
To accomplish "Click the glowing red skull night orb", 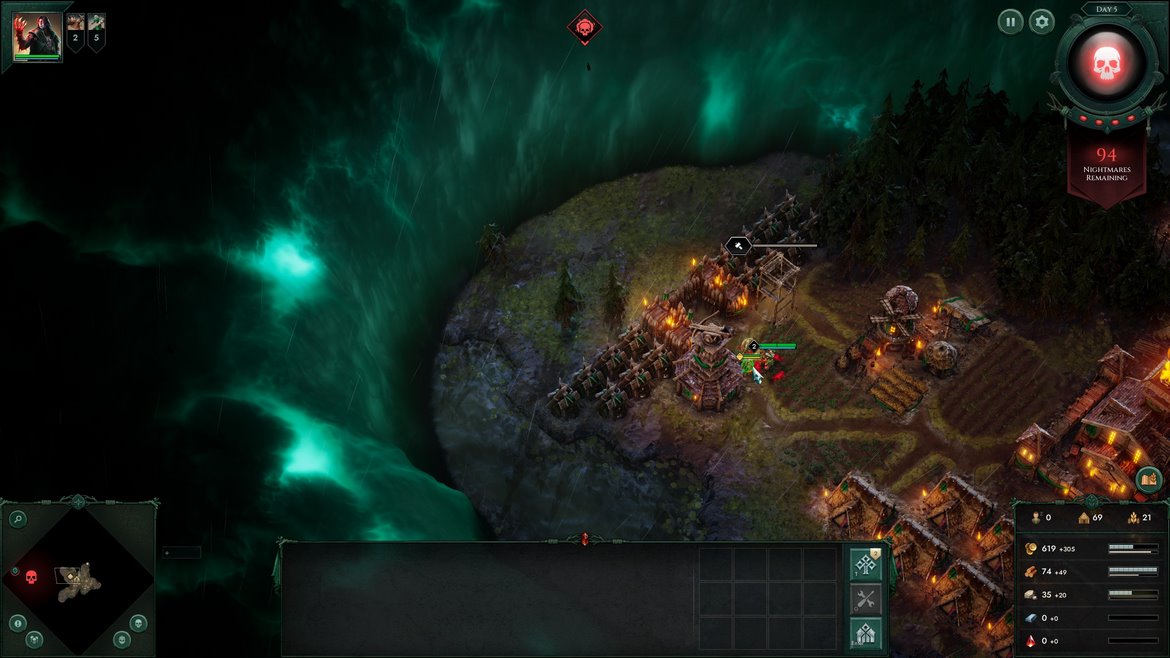I will 1106,64.
